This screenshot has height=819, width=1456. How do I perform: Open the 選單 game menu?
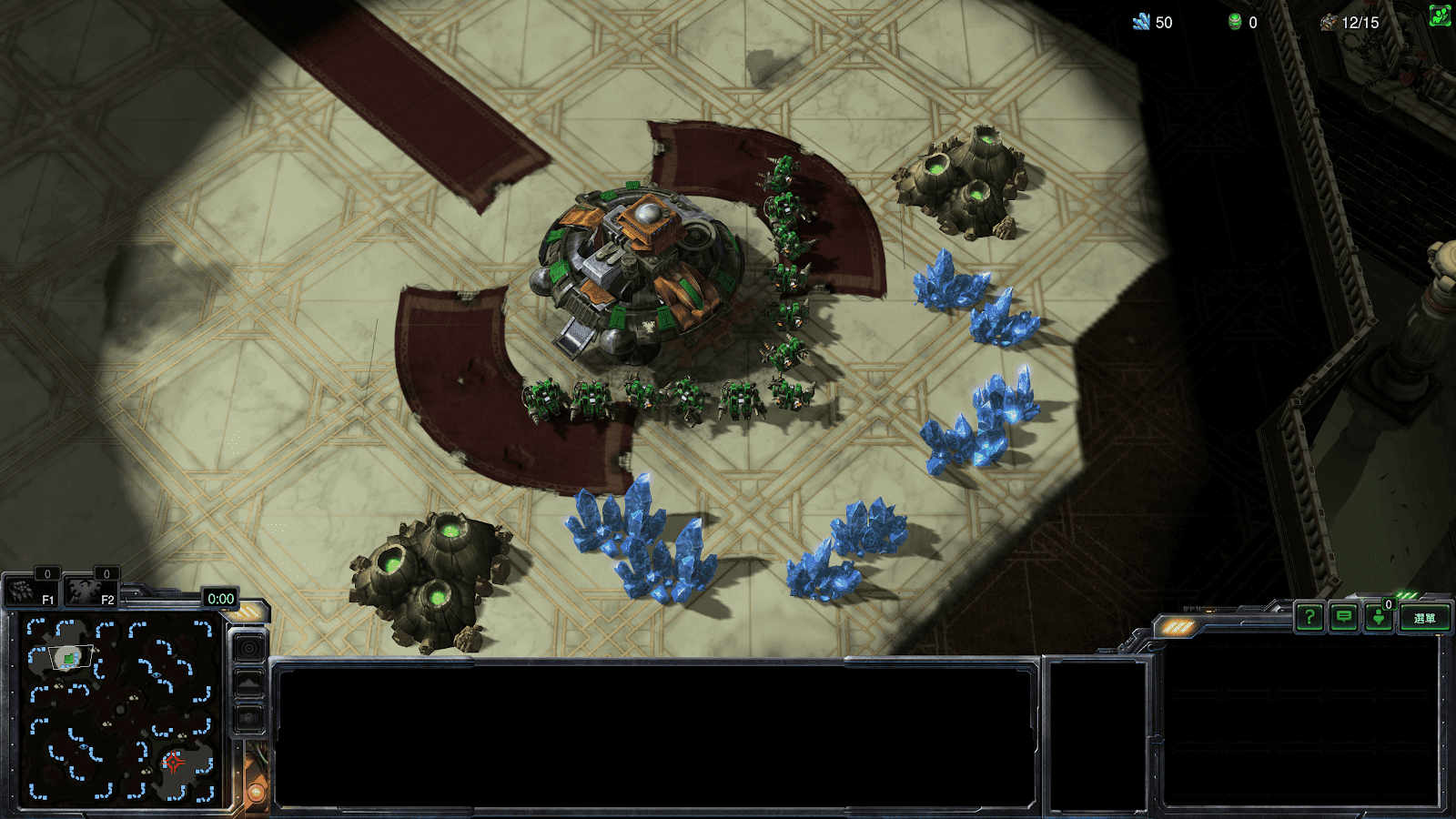pos(1424,618)
